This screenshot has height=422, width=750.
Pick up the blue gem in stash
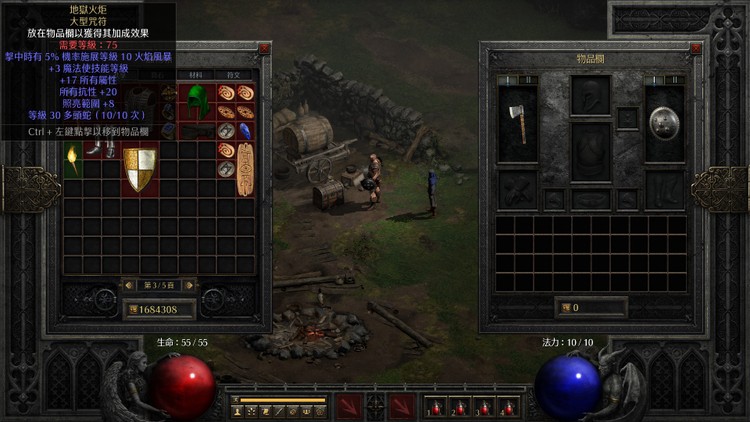tap(245, 130)
